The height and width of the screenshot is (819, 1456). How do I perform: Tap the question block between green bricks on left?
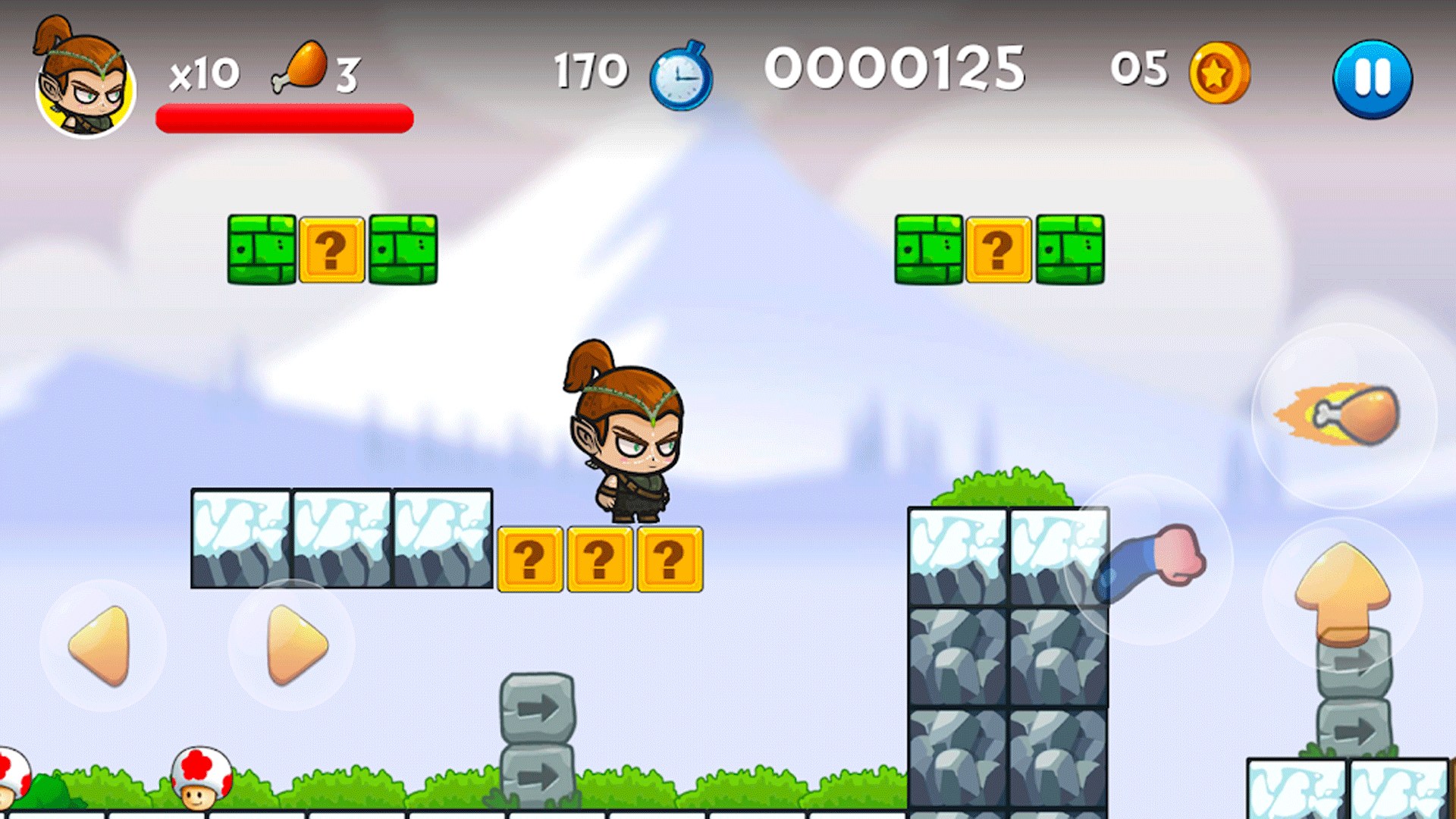coord(331,250)
